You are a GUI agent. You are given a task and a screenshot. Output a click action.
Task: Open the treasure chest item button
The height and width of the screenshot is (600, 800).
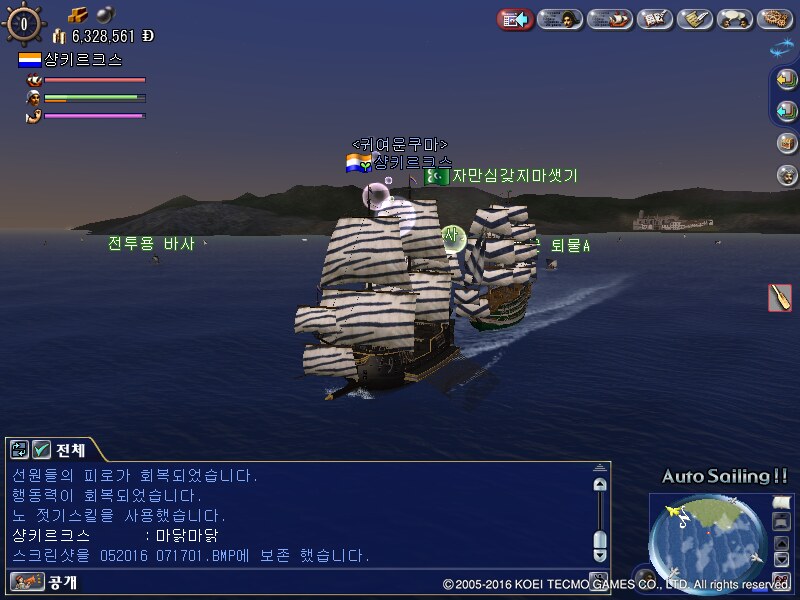point(787,142)
